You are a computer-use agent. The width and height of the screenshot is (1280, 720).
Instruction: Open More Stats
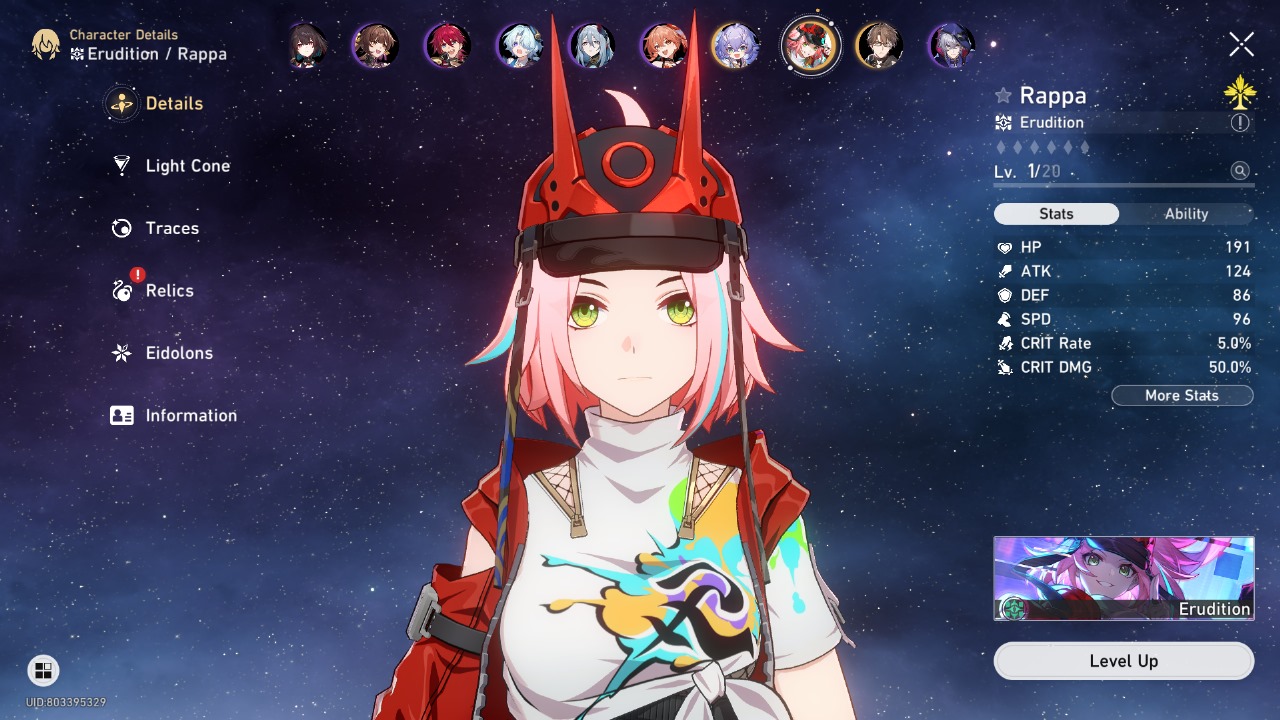click(1182, 395)
